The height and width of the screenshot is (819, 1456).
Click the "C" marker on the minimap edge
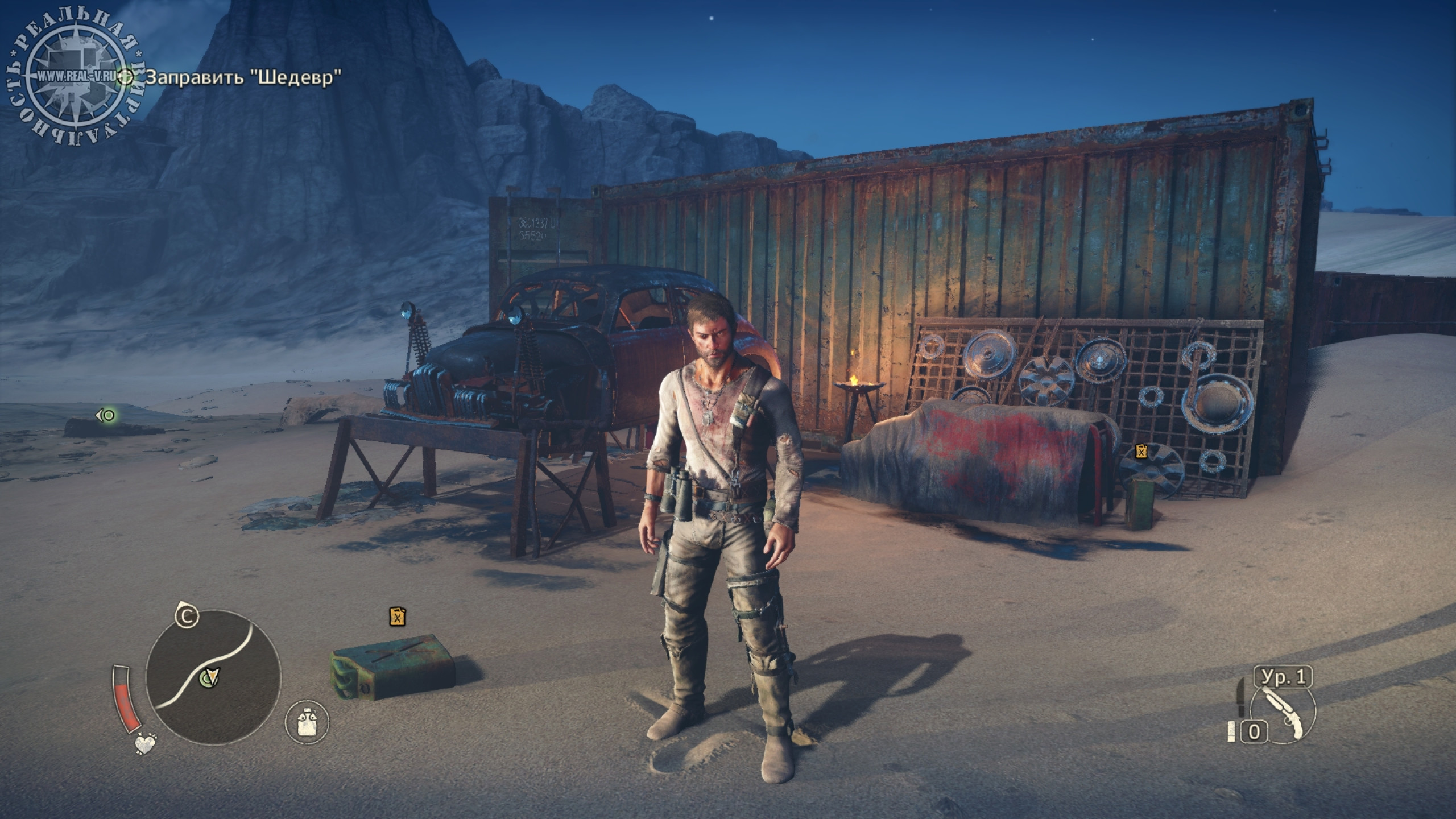[186, 615]
